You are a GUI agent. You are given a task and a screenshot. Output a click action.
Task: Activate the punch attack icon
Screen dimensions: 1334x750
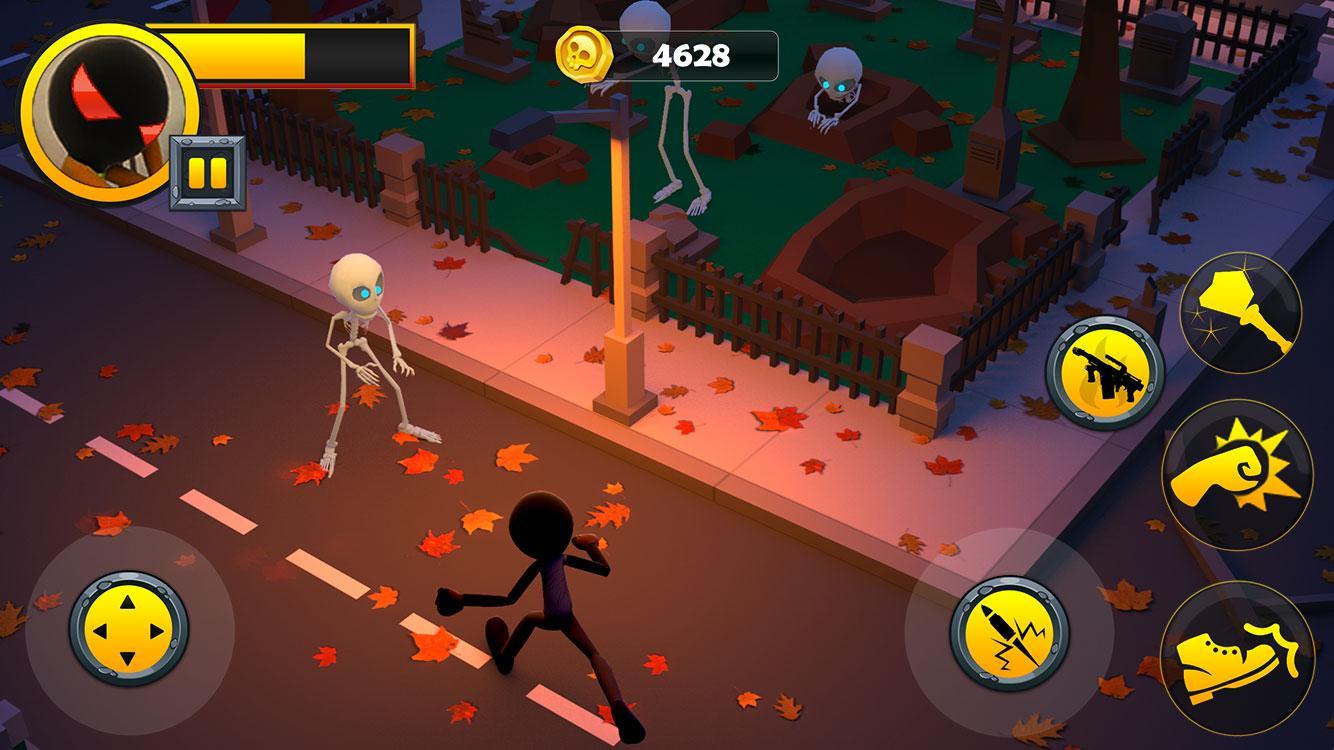click(1243, 469)
